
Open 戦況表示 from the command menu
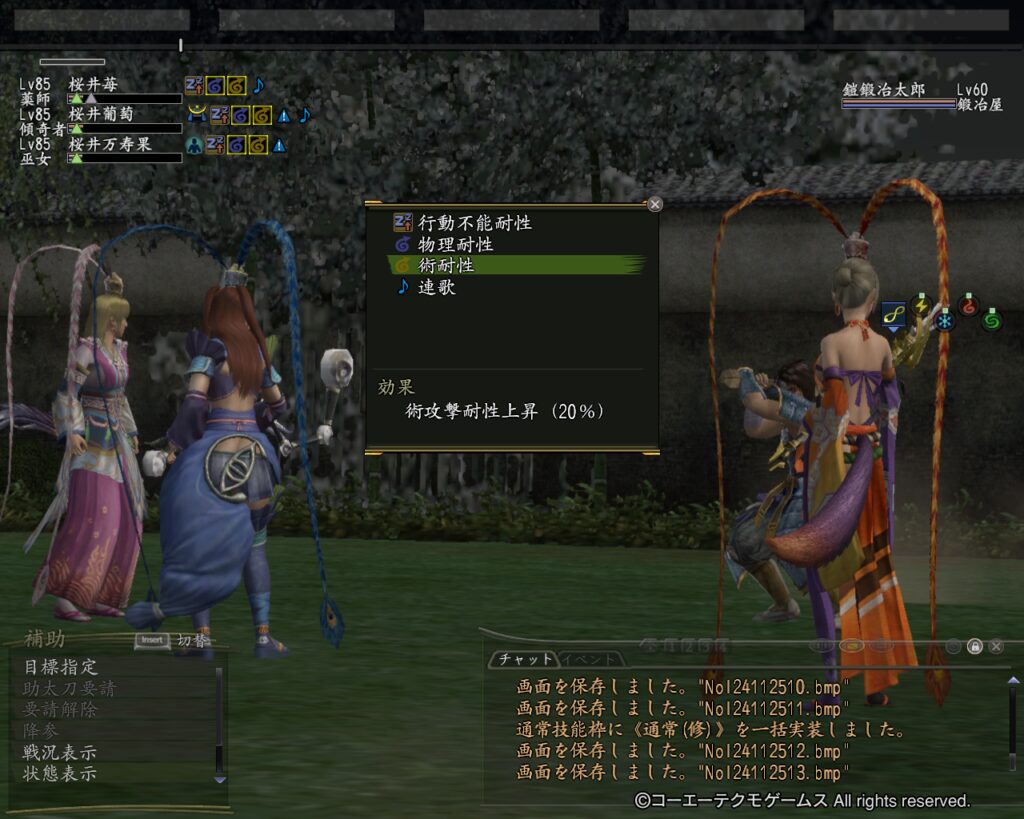(60, 752)
